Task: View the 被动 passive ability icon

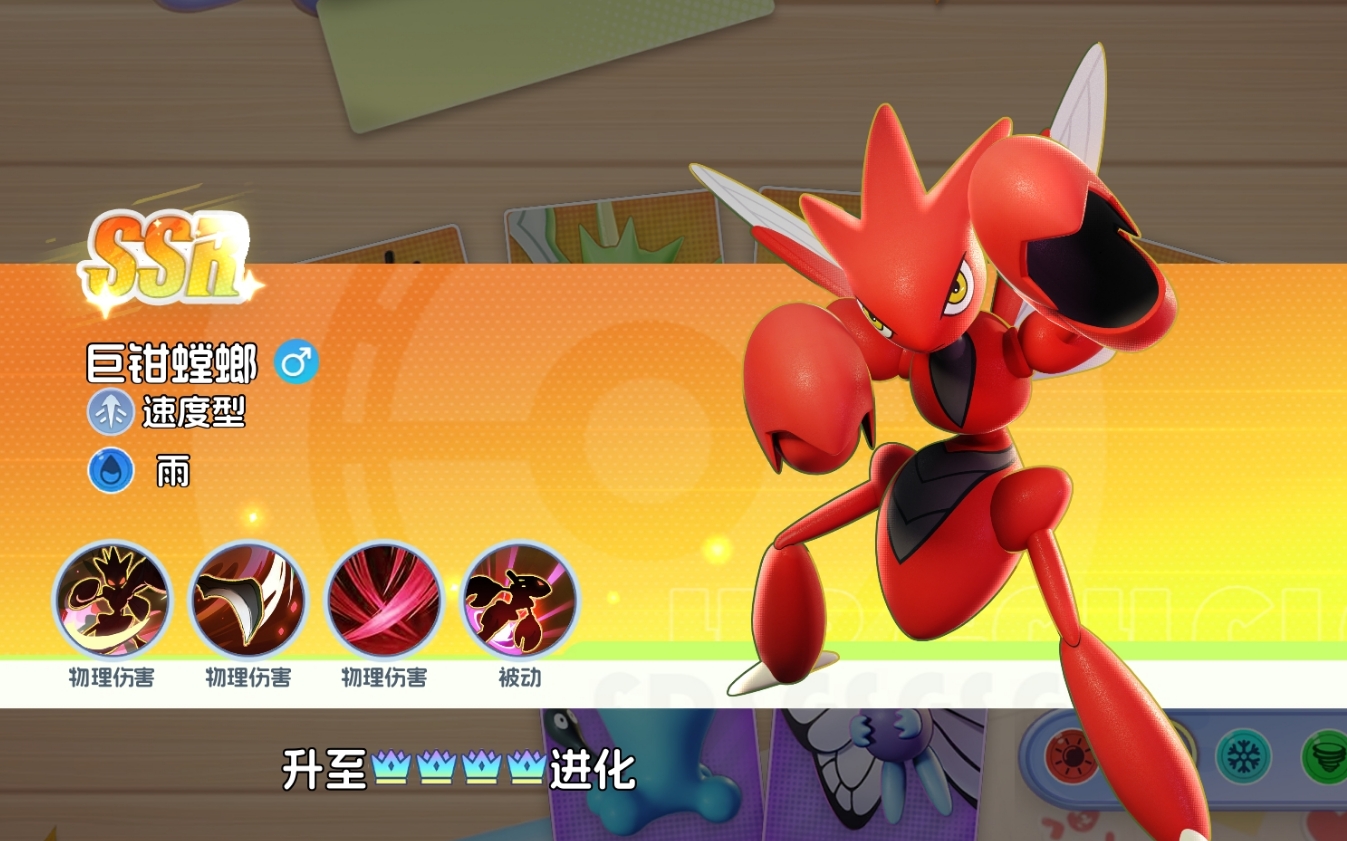Action: click(517, 601)
